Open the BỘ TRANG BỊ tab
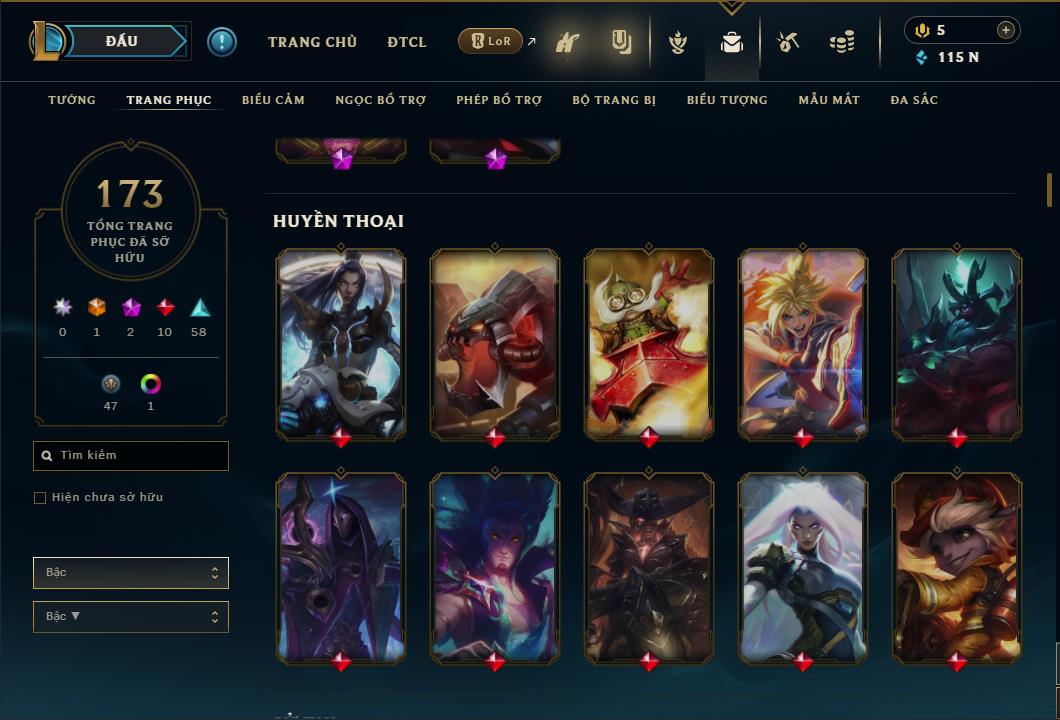 pyautogui.click(x=614, y=100)
